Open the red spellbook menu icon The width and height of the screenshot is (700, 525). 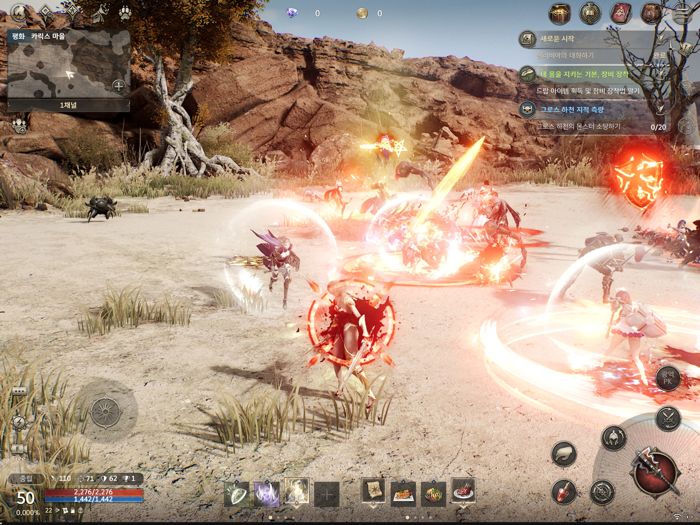point(621,13)
